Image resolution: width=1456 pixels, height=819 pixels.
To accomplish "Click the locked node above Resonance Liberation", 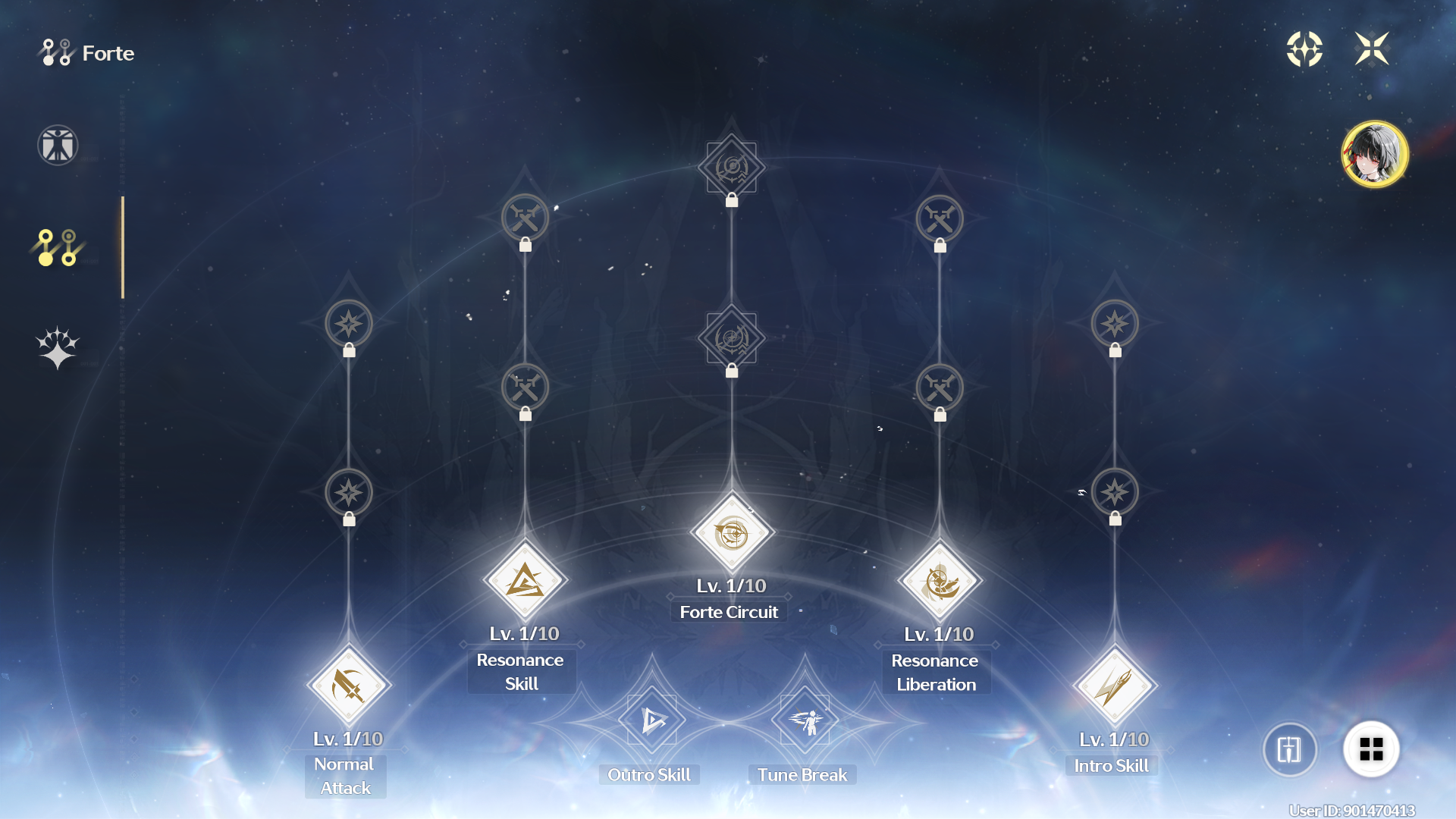I will [940, 388].
